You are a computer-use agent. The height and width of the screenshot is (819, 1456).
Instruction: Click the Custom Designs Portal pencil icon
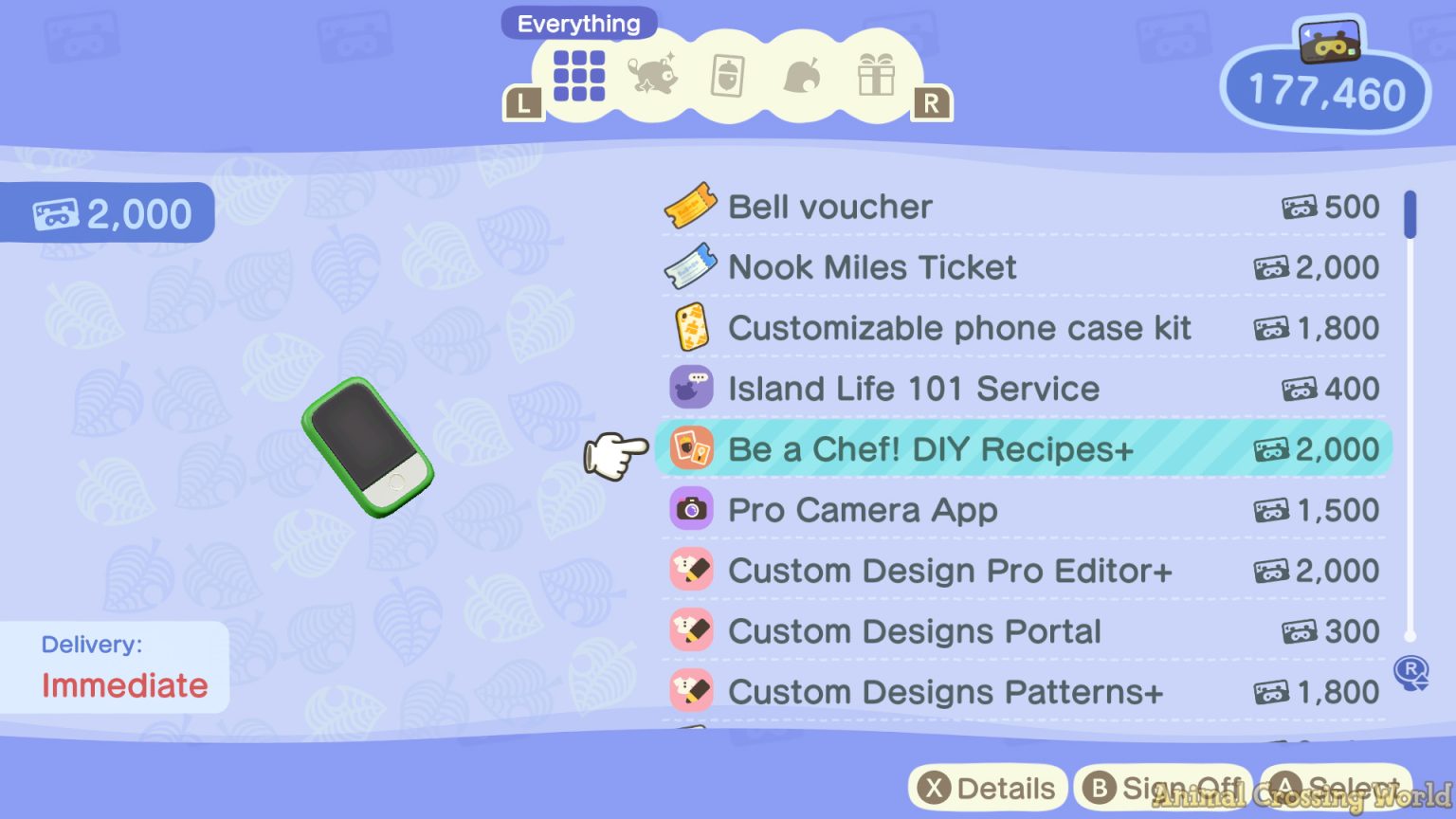[x=691, y=631]
